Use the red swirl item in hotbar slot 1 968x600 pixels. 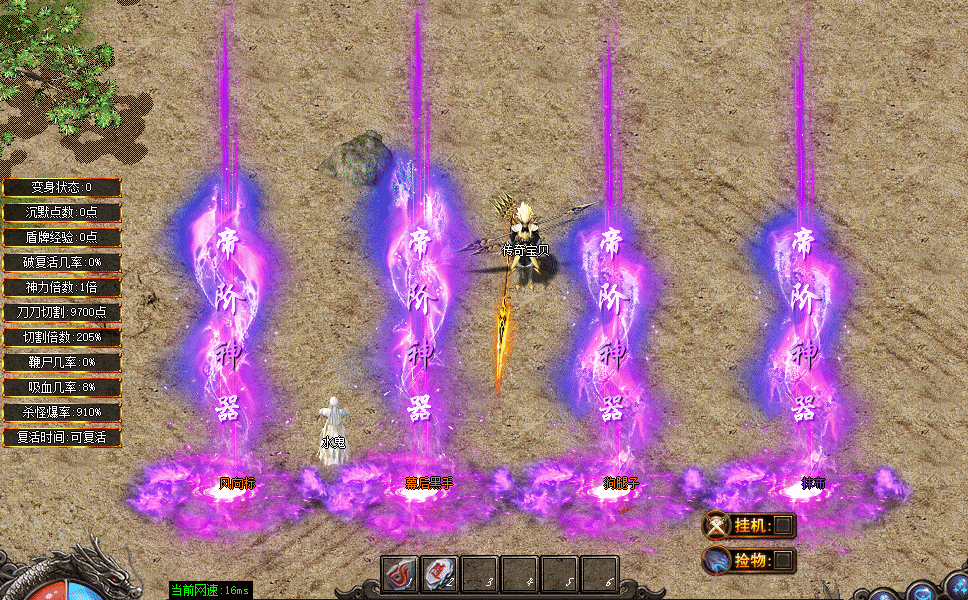[x=399, y=575]
